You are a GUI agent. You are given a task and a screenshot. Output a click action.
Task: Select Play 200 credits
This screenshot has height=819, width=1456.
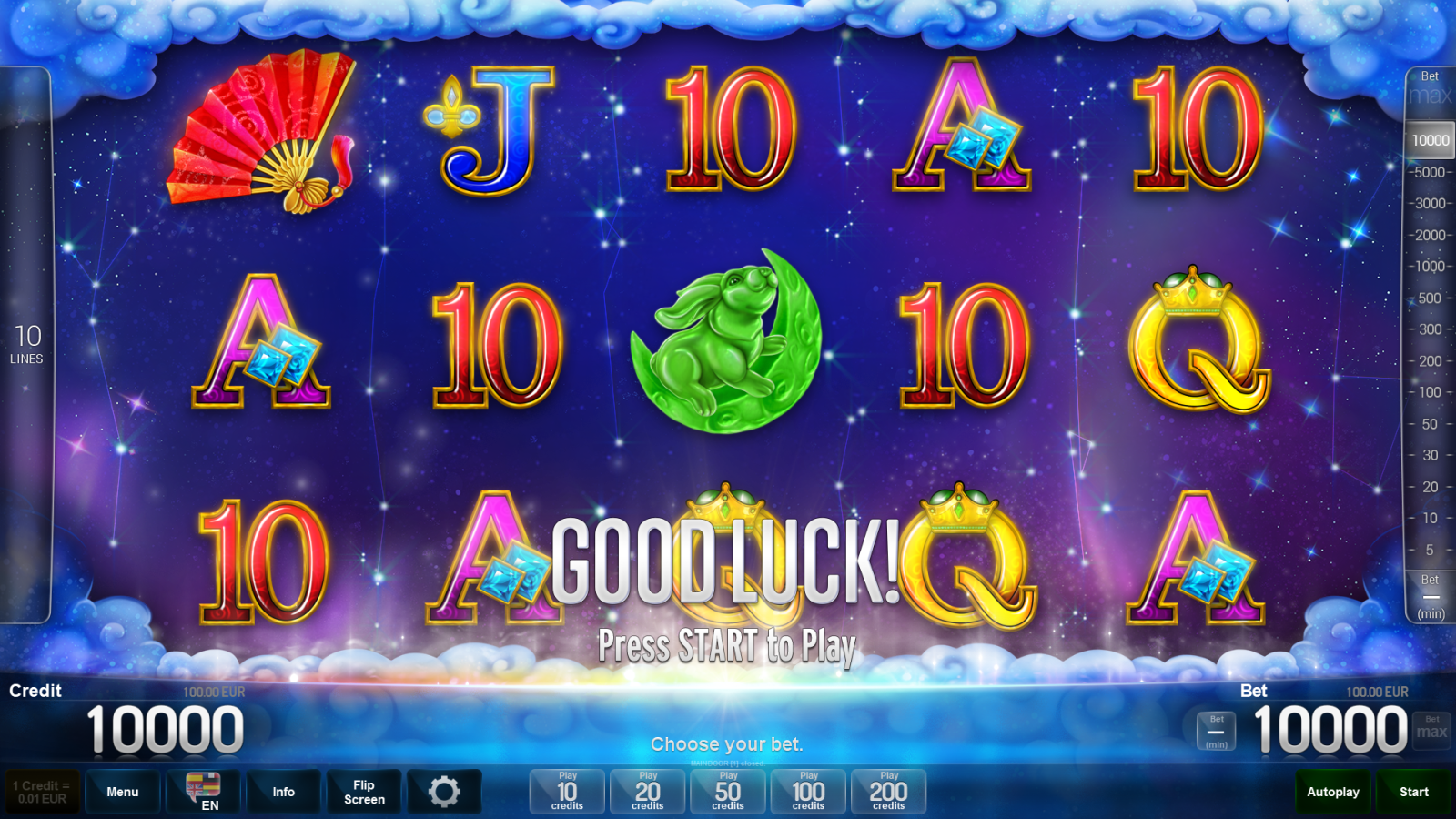click(x=888, y=792)
